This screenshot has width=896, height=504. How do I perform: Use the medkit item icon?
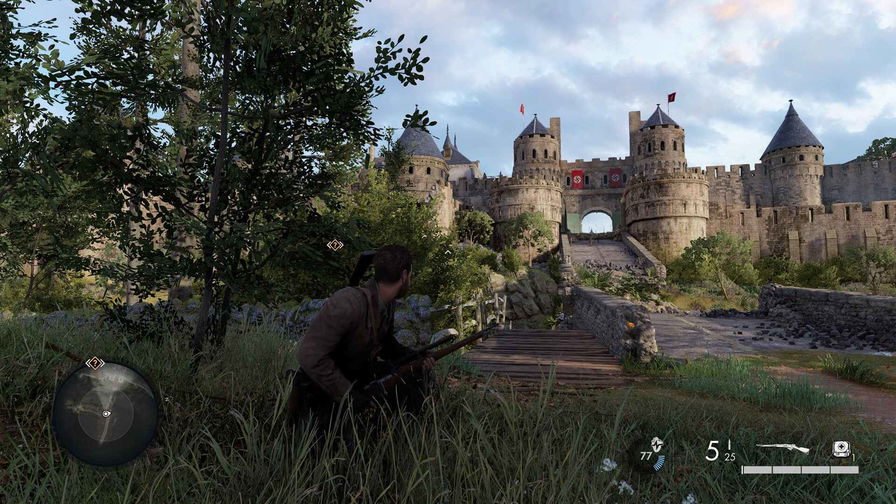842,450
